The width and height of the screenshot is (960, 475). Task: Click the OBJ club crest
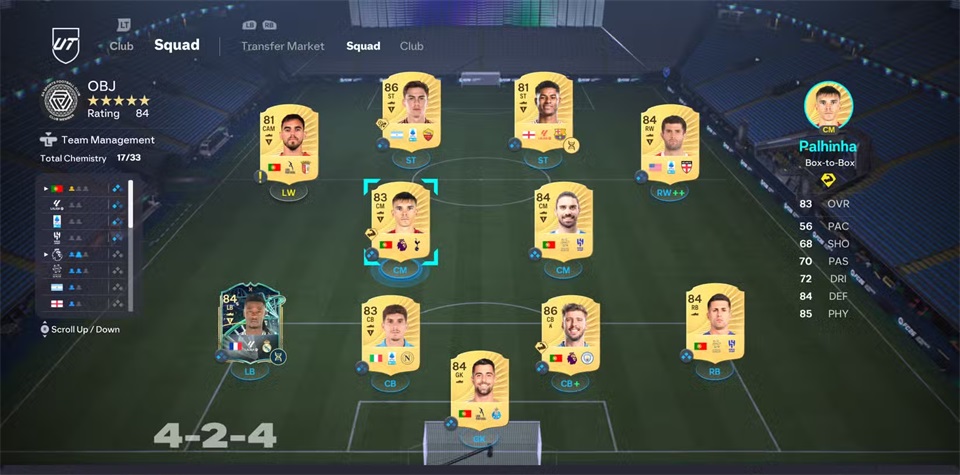pyautogui.click(x=61, y=100)
